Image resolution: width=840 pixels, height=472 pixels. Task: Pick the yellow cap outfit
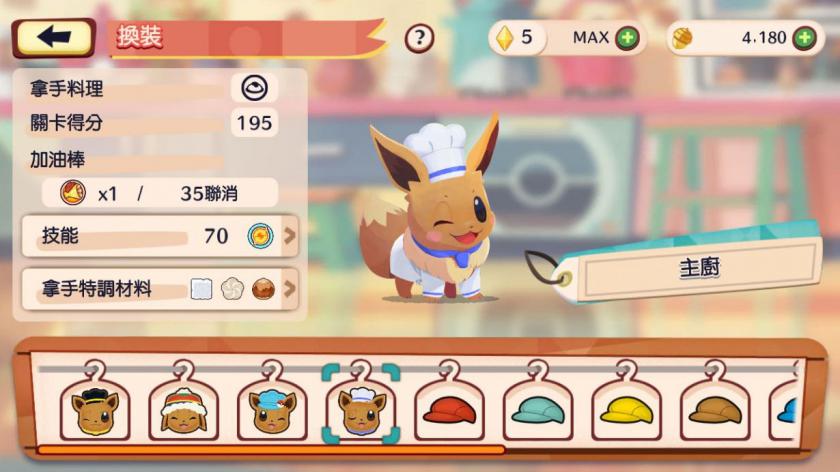pyautogui.click(x=626, y=409)
